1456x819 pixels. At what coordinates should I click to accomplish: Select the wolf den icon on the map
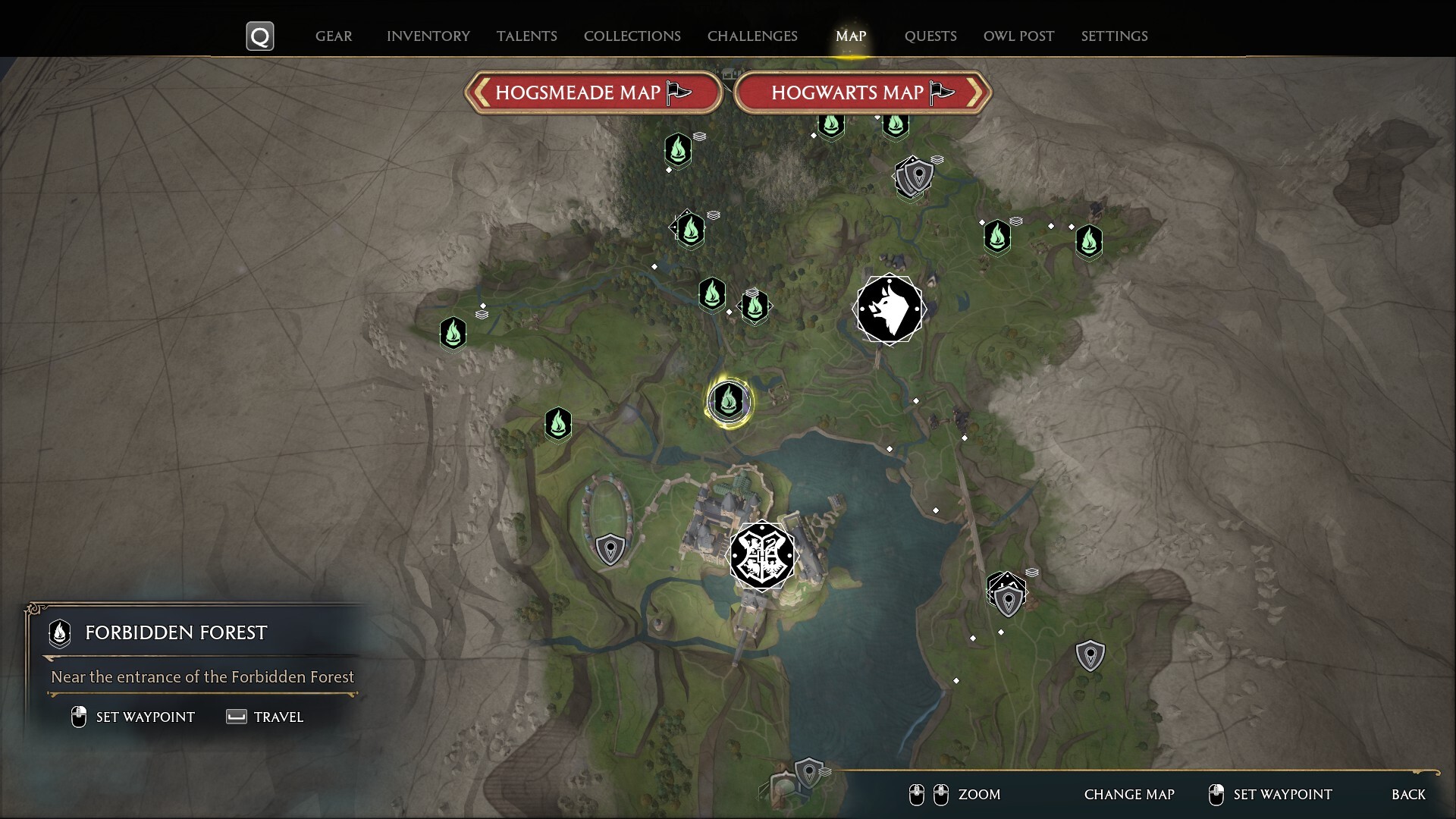pos(888,309)
